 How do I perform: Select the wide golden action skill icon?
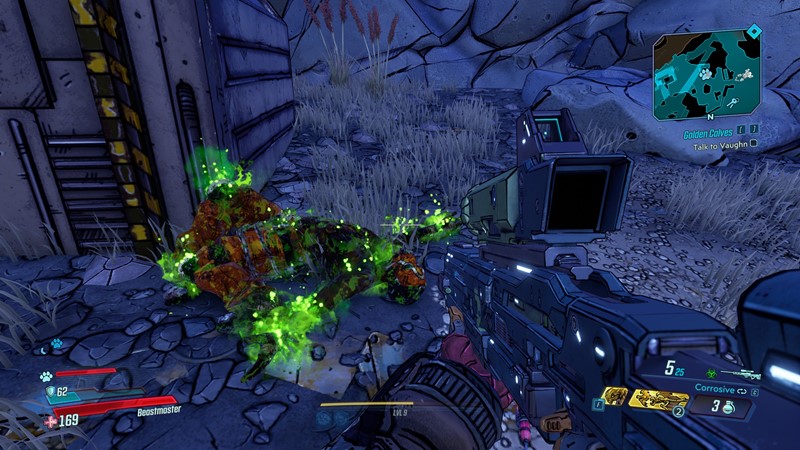[x=658, y=400]
